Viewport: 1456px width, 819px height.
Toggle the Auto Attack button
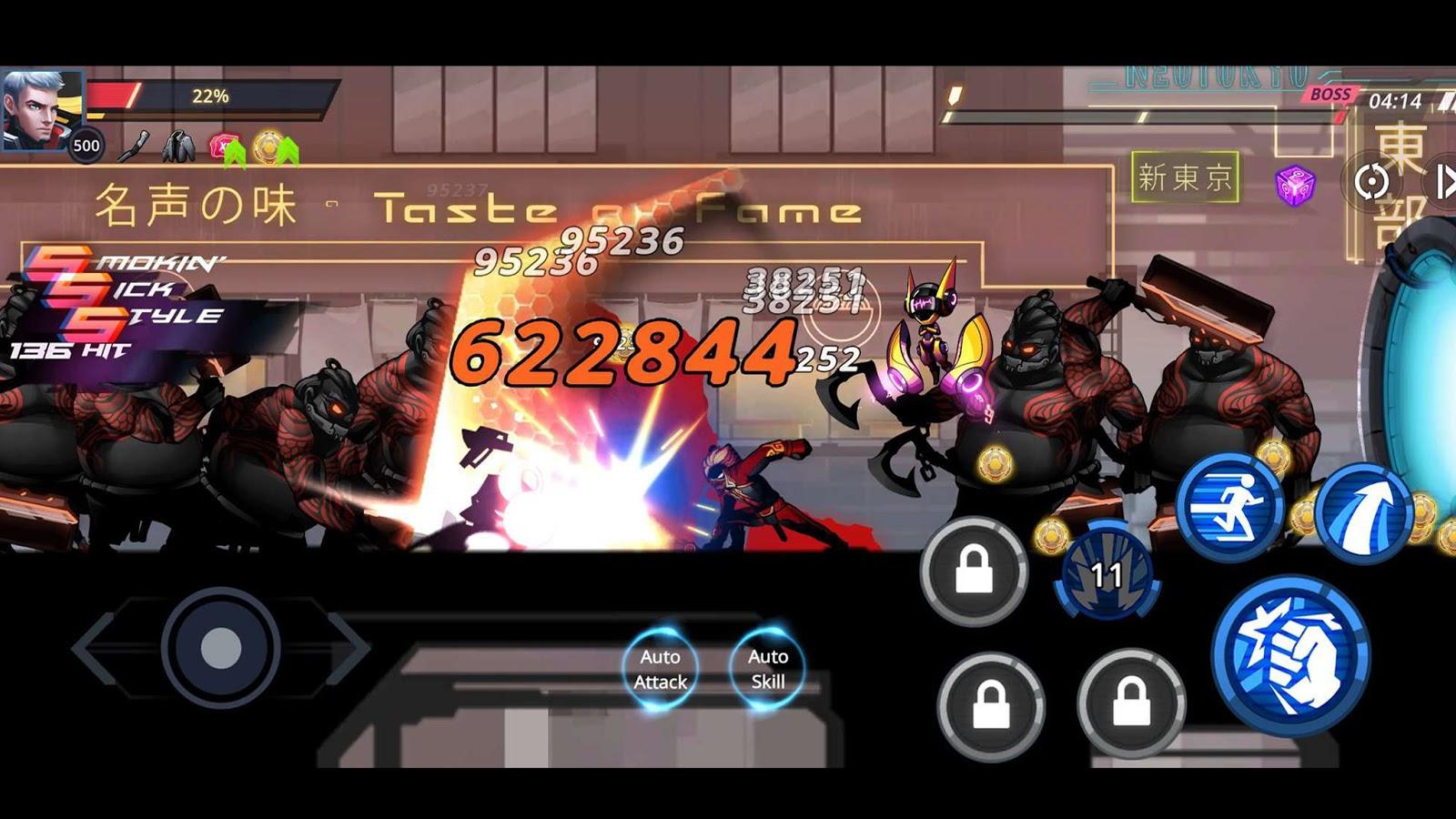[661, 669]
